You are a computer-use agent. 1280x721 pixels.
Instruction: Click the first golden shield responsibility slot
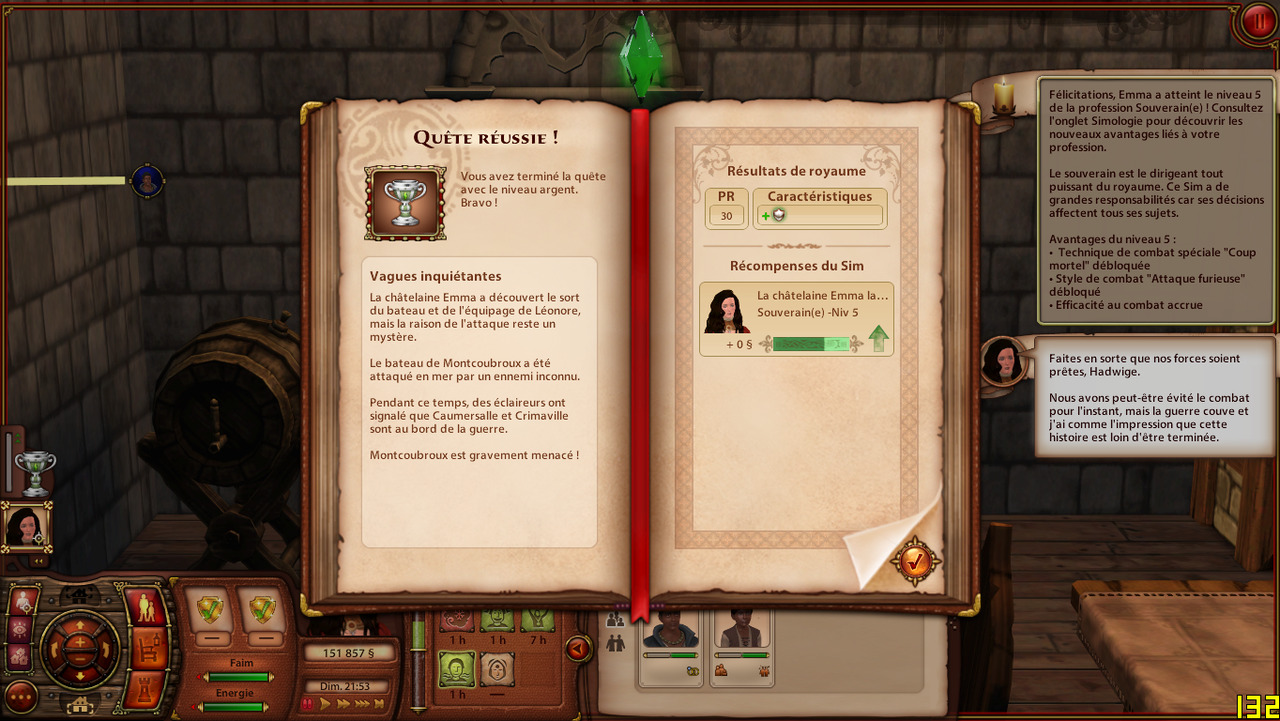point(210,609)
